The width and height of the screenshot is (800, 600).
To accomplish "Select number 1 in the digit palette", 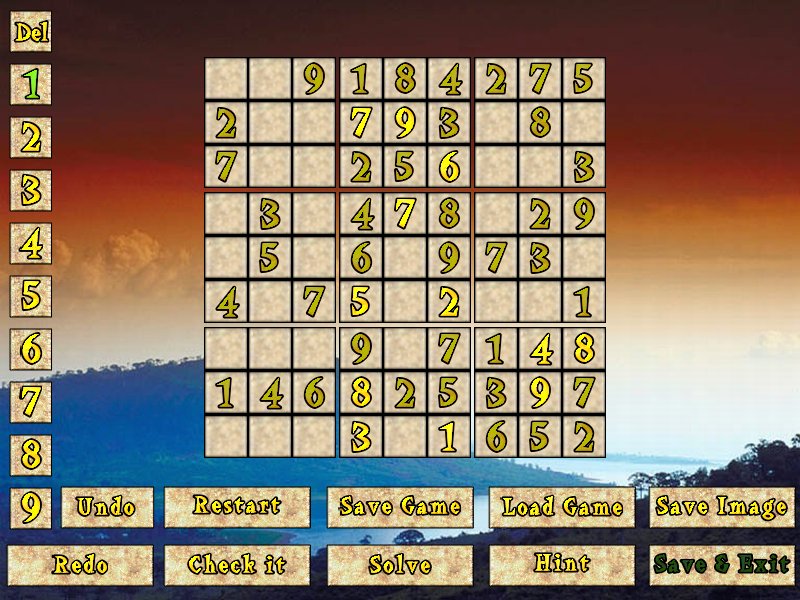I will [31, 85].
